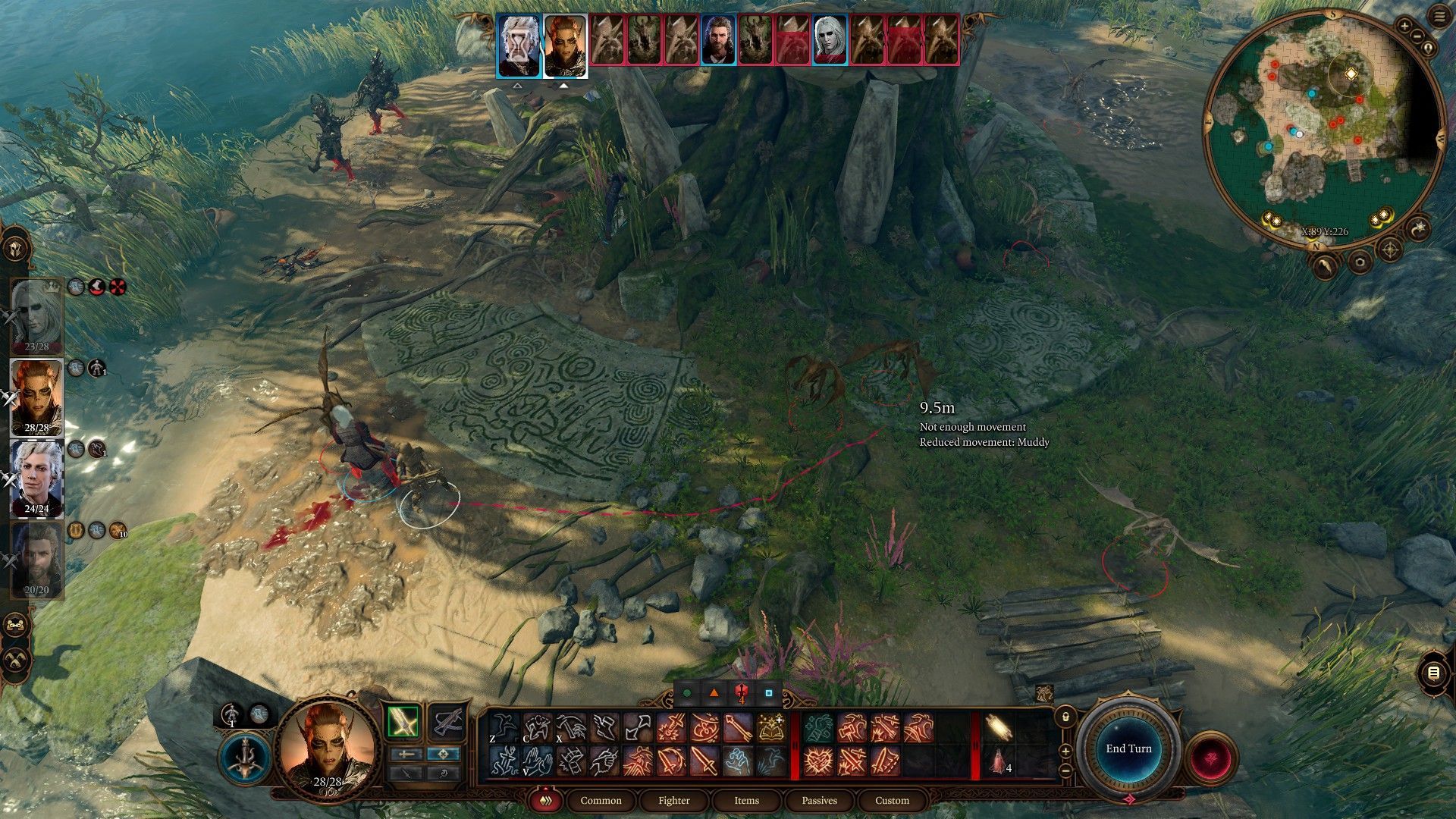
Task: Switch to the Fighter hotbar tab
Action: [673, 800]
